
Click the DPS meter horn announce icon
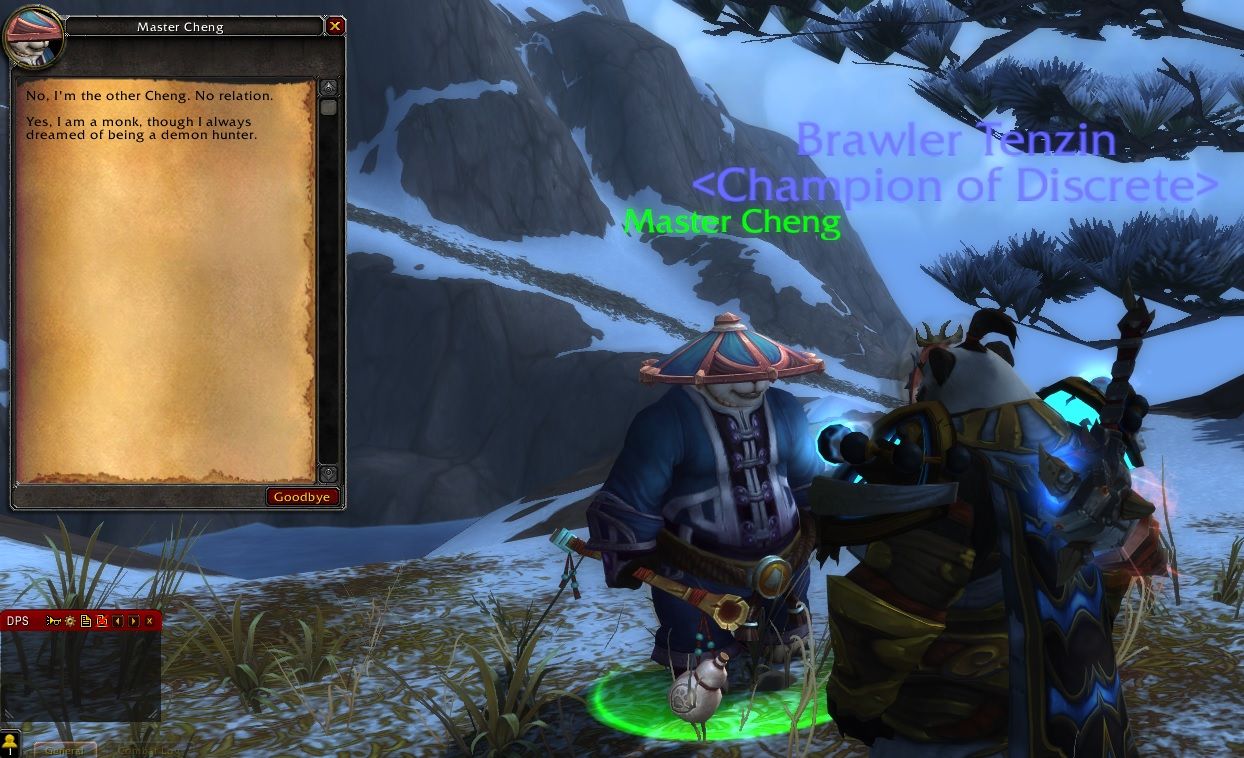click(54, 621)
